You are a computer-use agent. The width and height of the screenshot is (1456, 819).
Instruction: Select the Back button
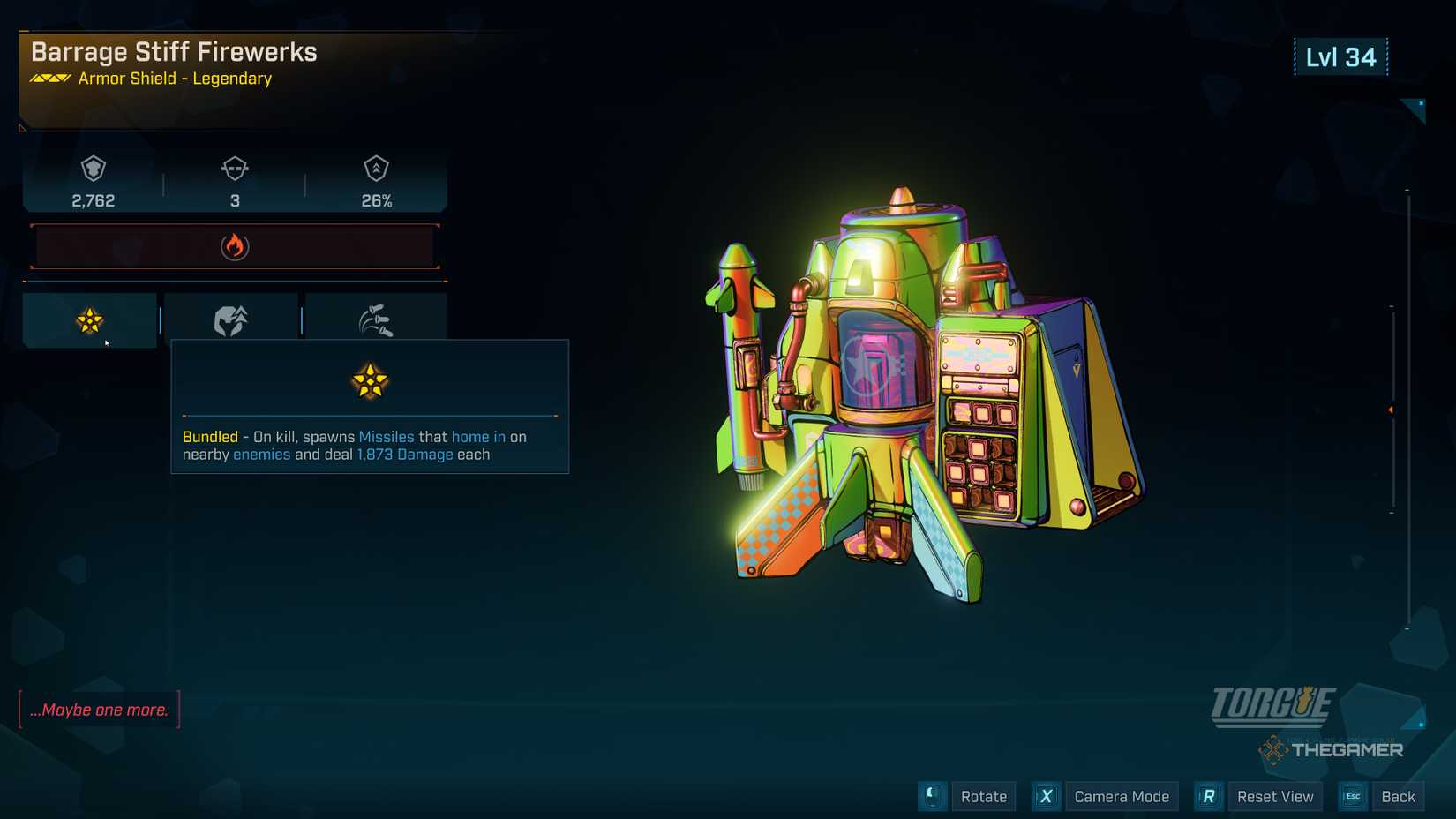[1398, 796]
